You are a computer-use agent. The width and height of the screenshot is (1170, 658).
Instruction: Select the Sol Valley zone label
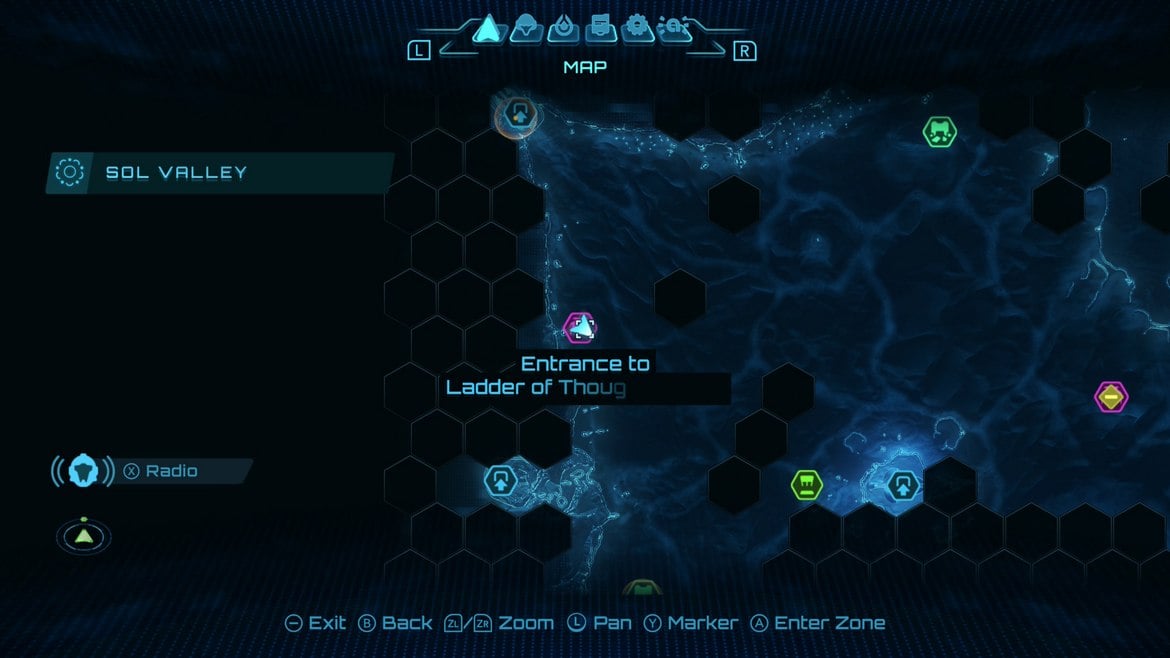point(176,172)
